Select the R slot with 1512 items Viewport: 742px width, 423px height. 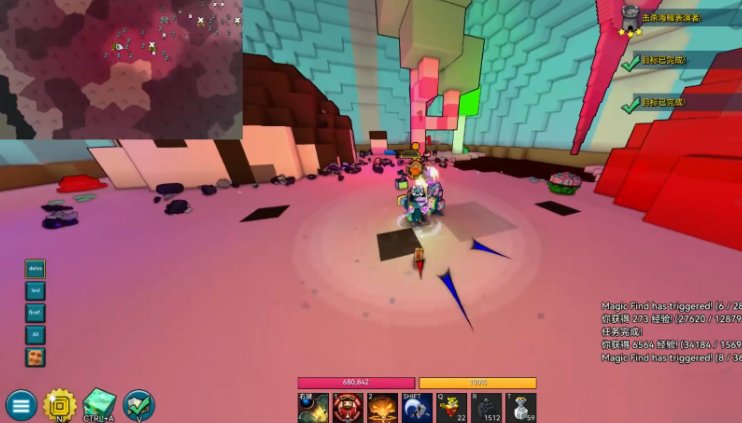(487, 408)
